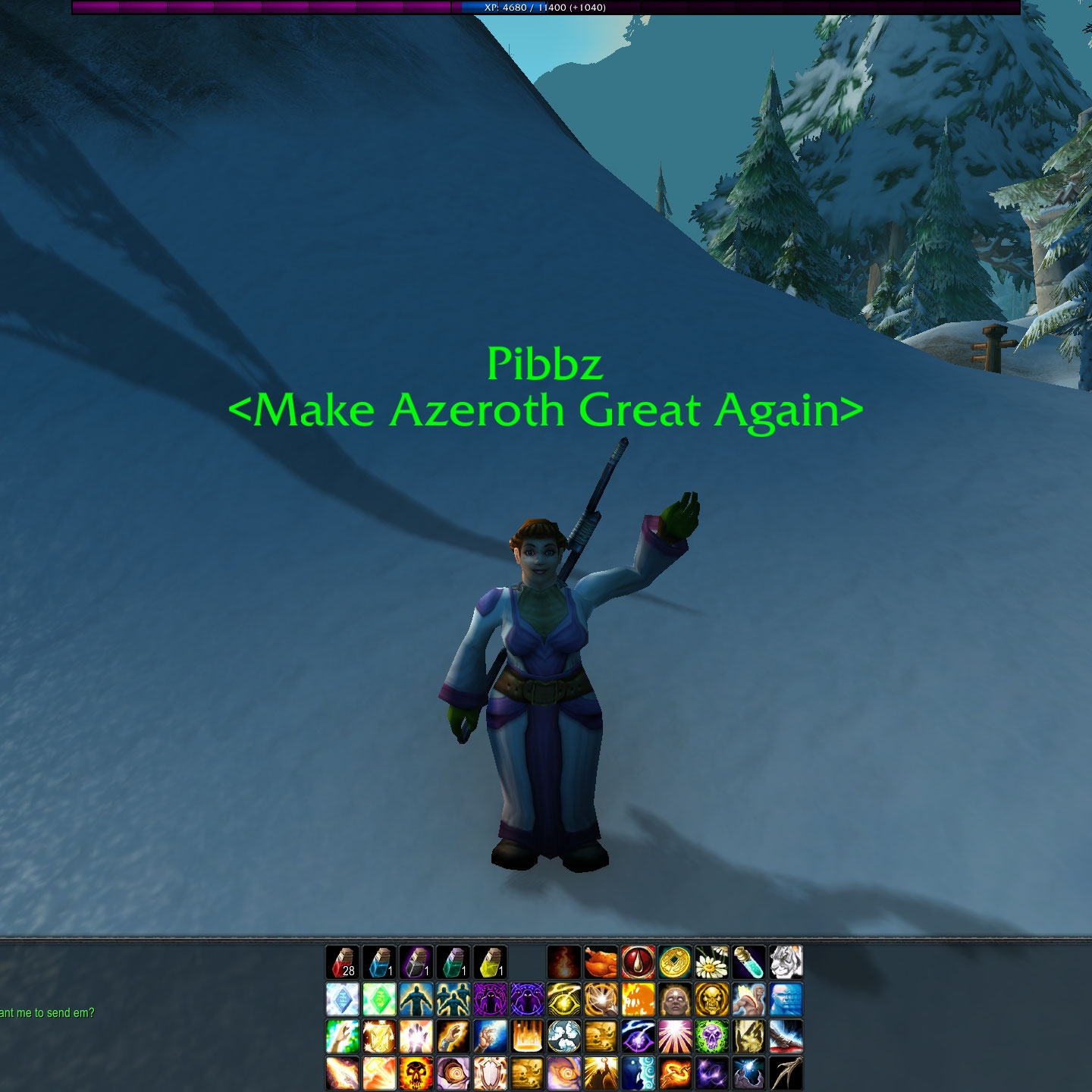Use the gold coin item
1092x1092 pixels.
tap(674, 962)
